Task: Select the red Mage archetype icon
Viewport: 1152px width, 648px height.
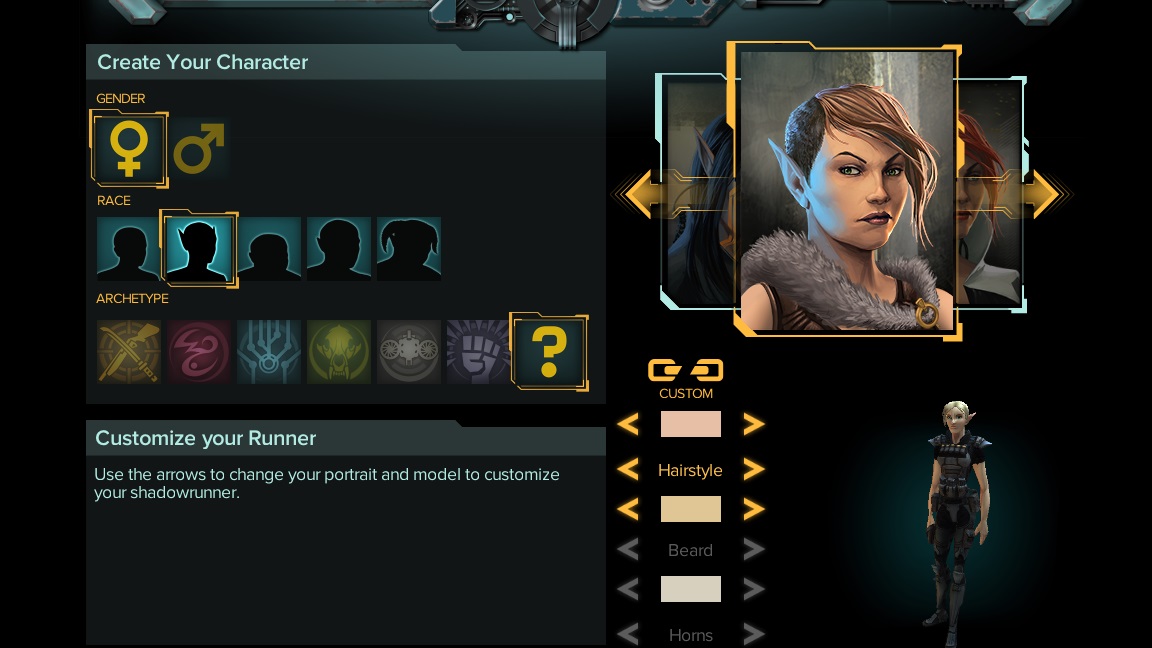Action: (199, 351)
